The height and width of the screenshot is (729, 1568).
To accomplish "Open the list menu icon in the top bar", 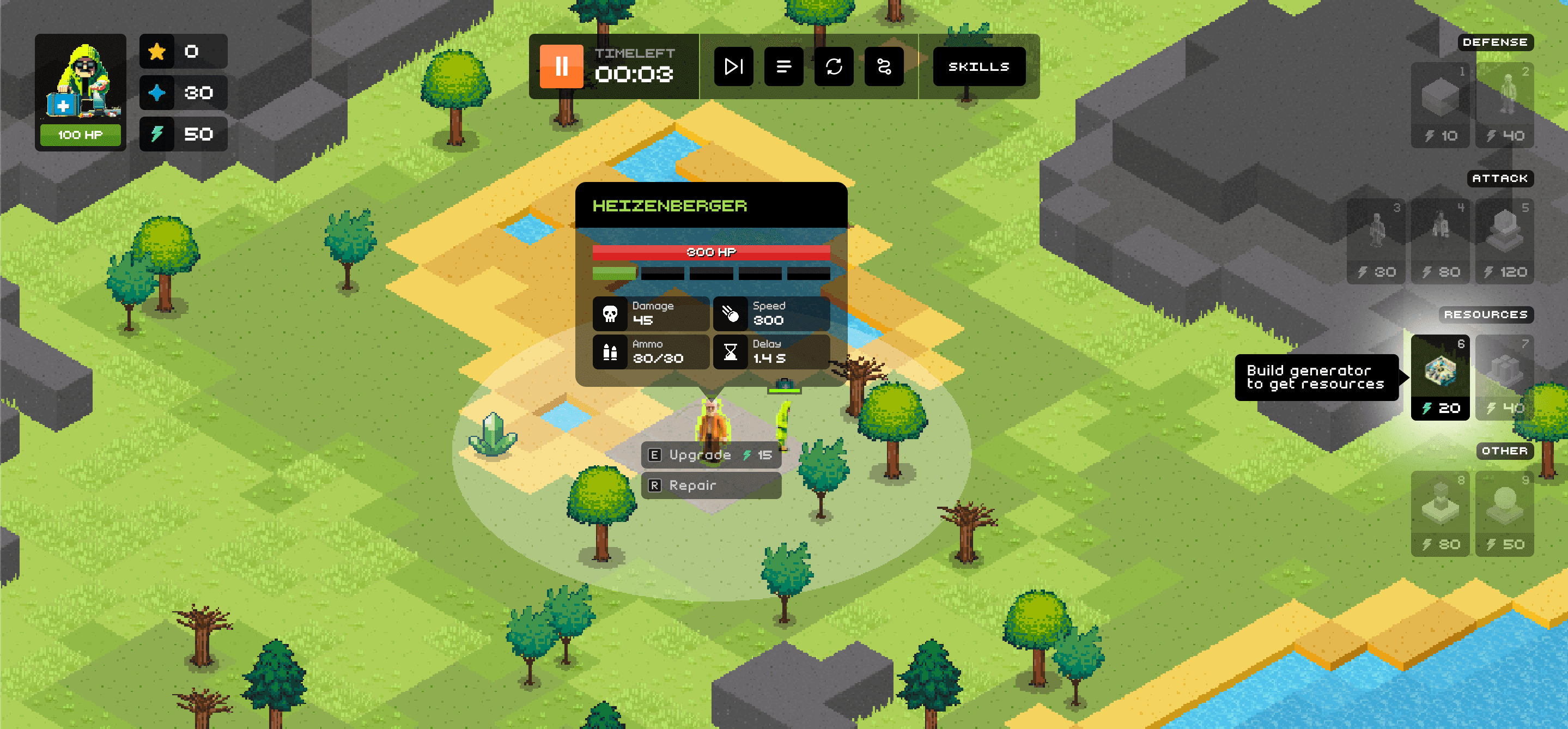I will click(x=784, y=66).
